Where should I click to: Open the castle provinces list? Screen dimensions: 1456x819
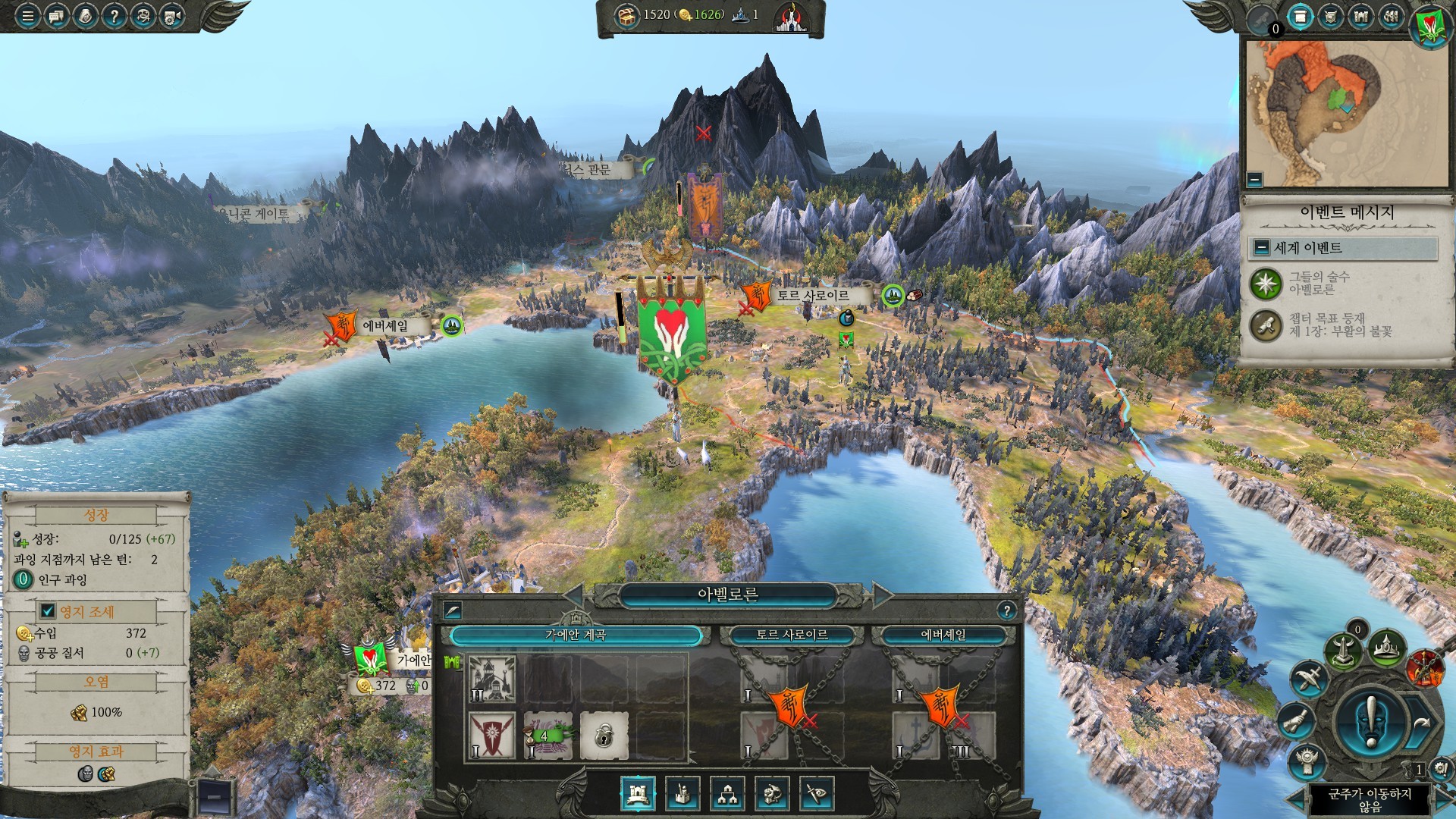coord(1360,17)
